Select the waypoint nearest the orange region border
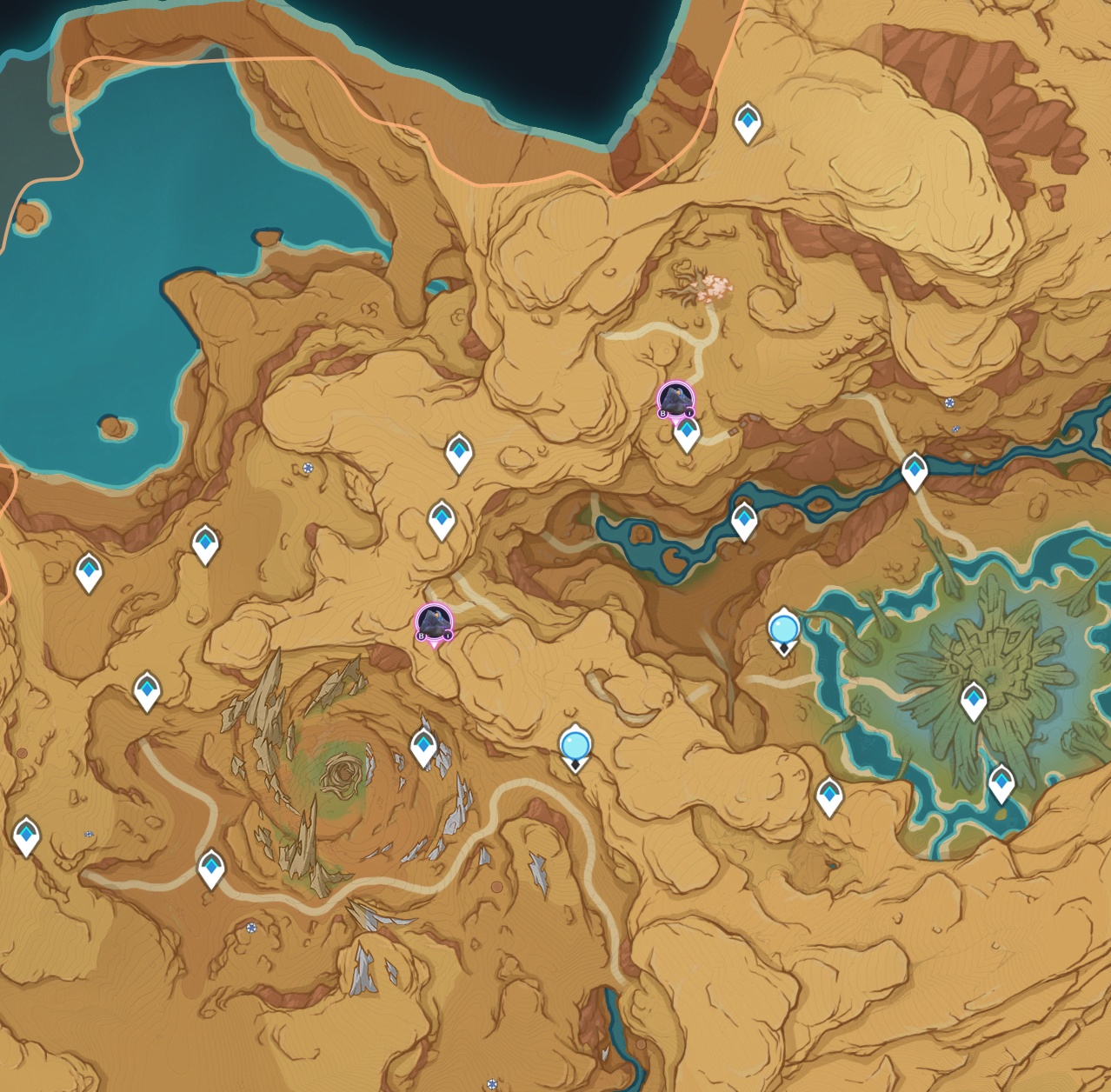The width and height of the screenshot is (1111, 1092). tap(748, 122)
